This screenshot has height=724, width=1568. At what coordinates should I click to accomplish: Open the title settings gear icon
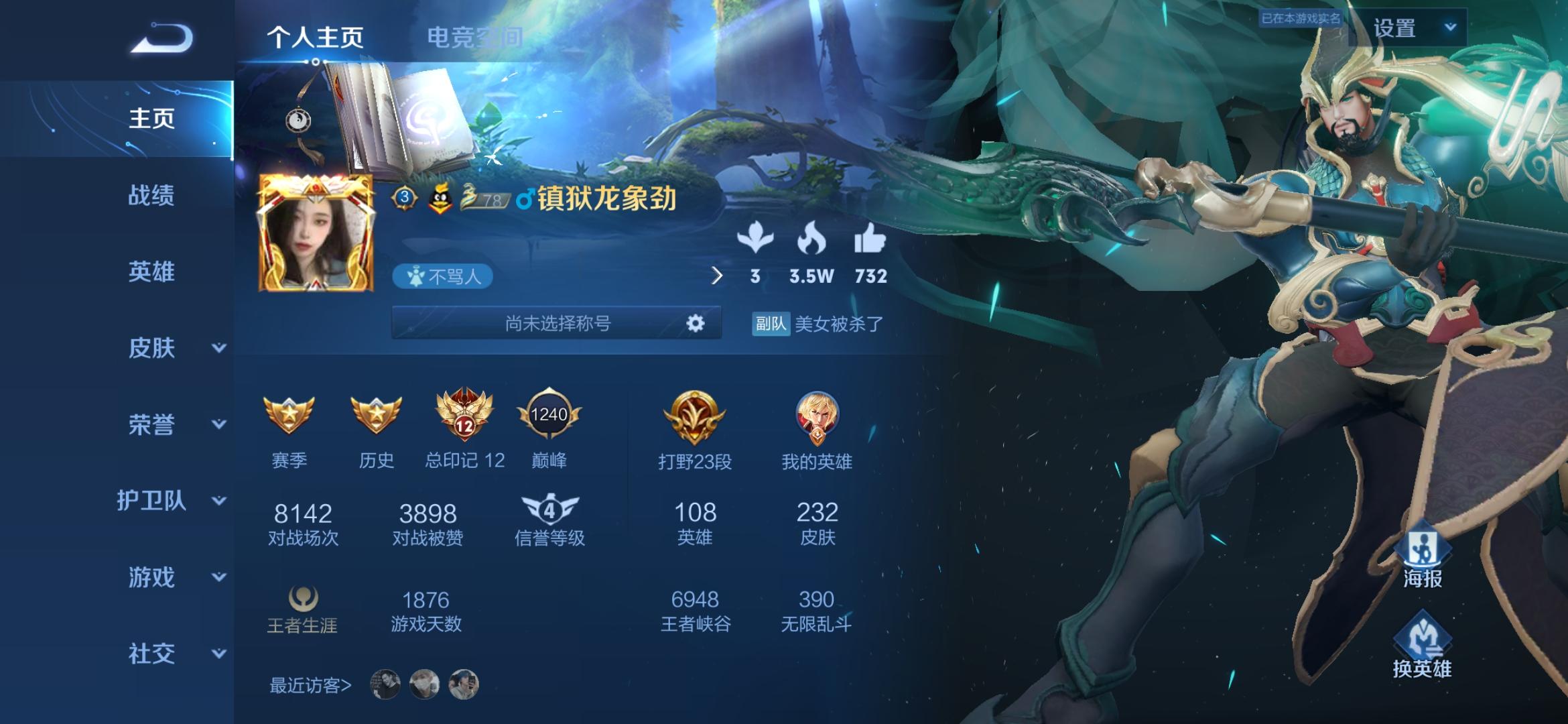(x=694, y=324)
